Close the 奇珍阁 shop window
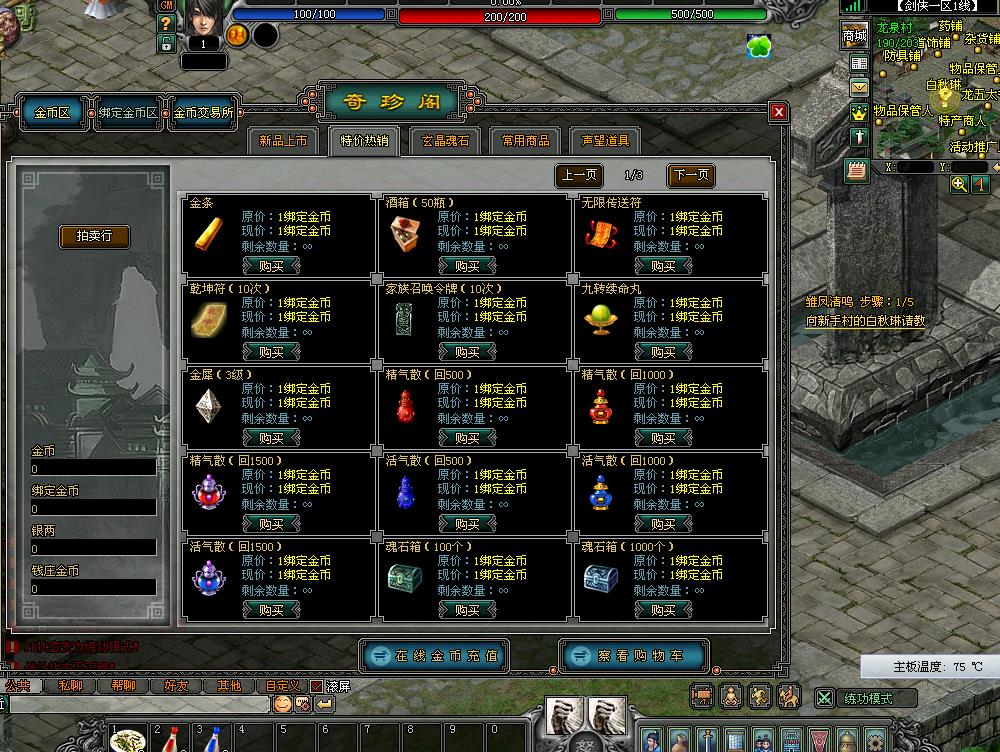The height and width of the screenshot is (752, 1000). (778, 112)
